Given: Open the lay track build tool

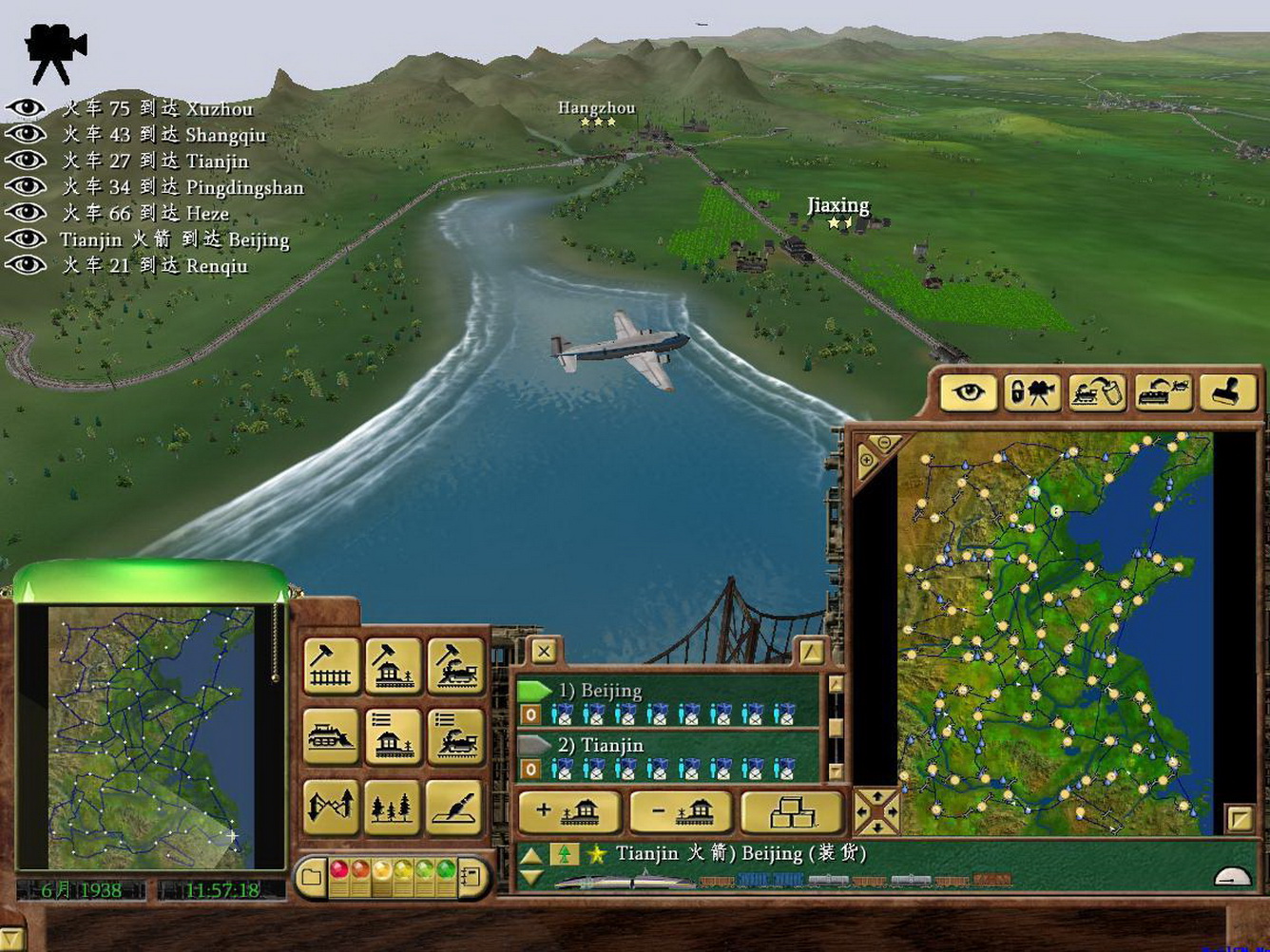Looking at the screenshot, I should pyautogui.click(x=332, y=664).
